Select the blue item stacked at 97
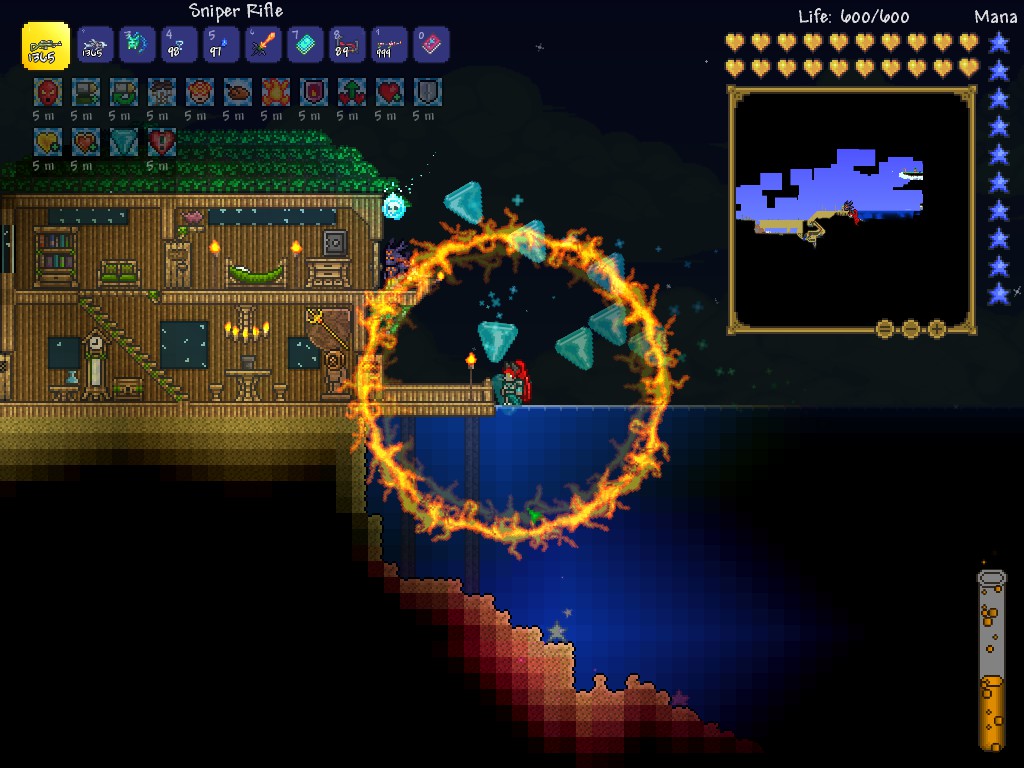This screenshot has height=768, width=1024. pyautogui.click(x=221, y=45)
